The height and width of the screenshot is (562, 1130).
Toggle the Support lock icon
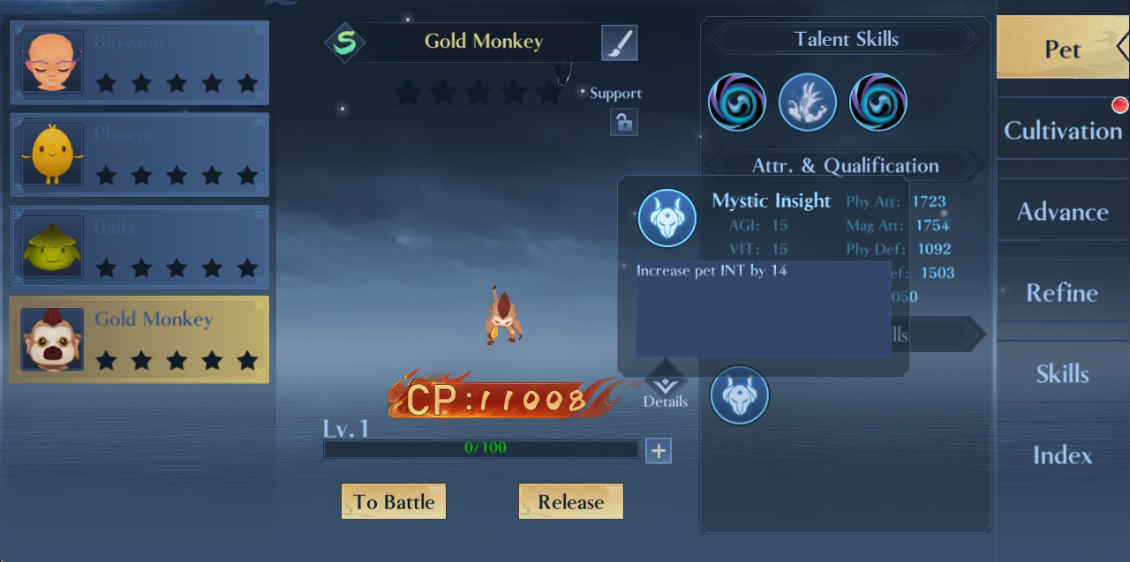point(623,122)
